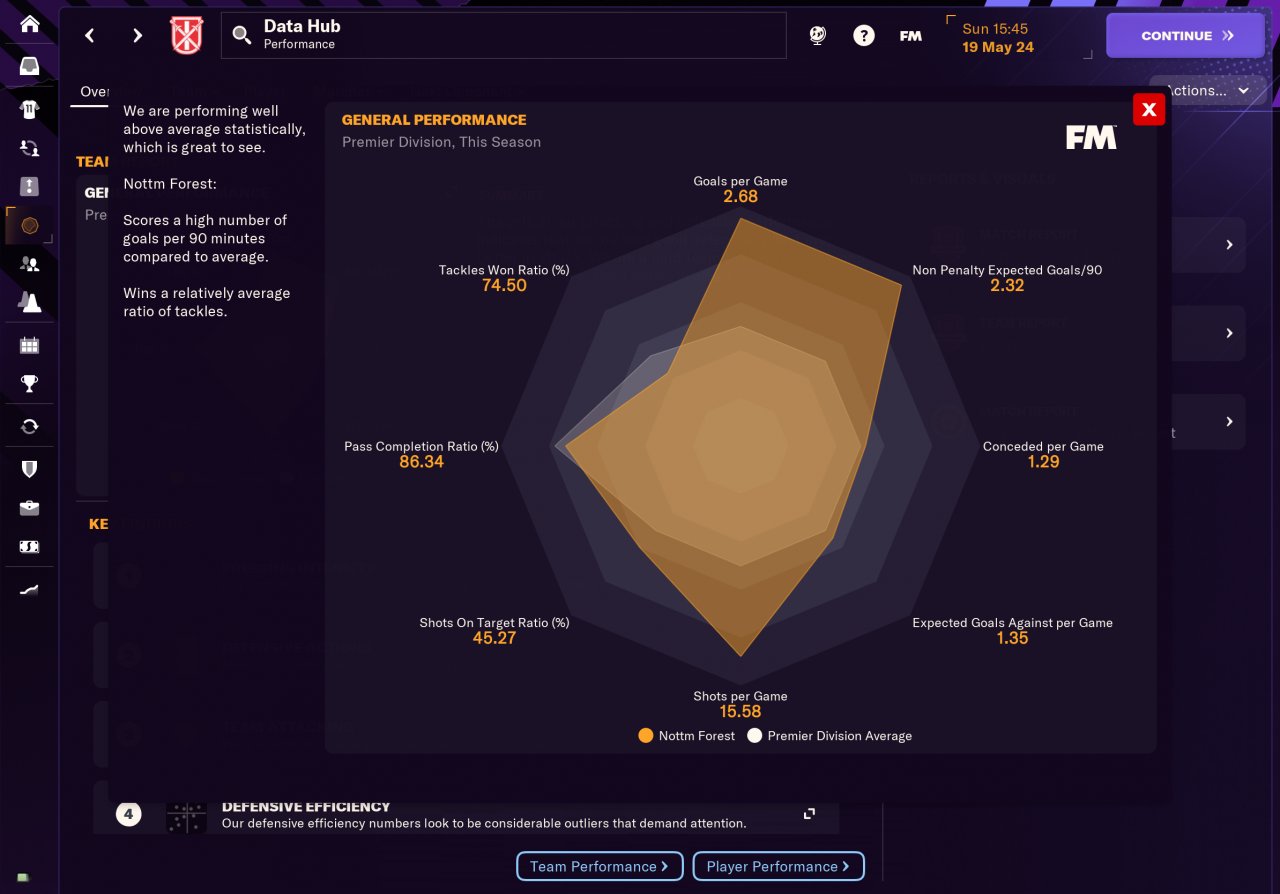Click the date and time display
Screen dimensions: 1280x894
coord(997,38)
